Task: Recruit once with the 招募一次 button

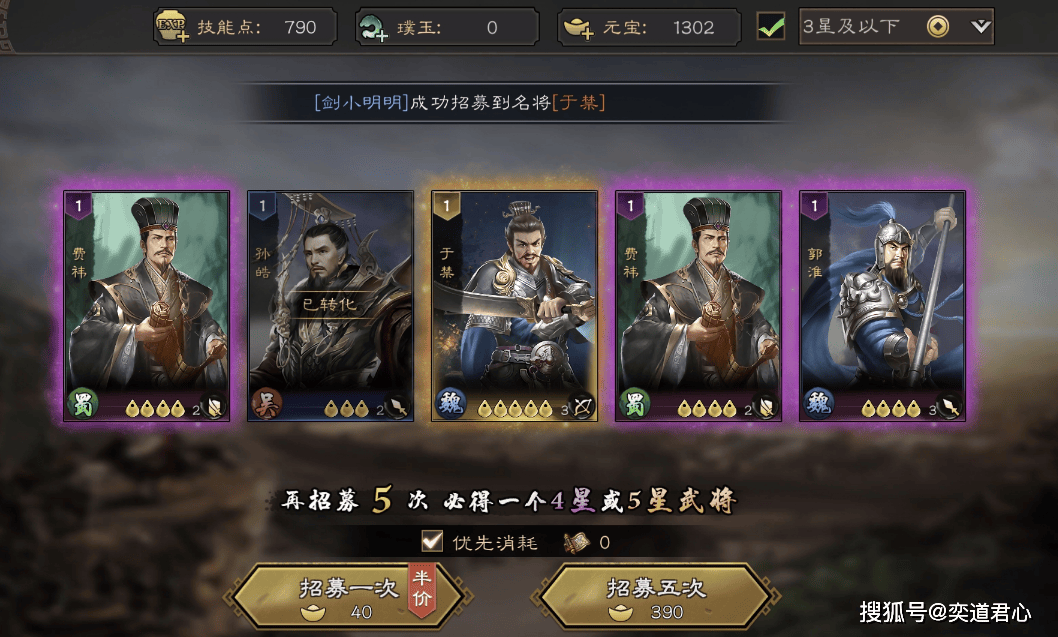Action: click(x=347, y=598)
